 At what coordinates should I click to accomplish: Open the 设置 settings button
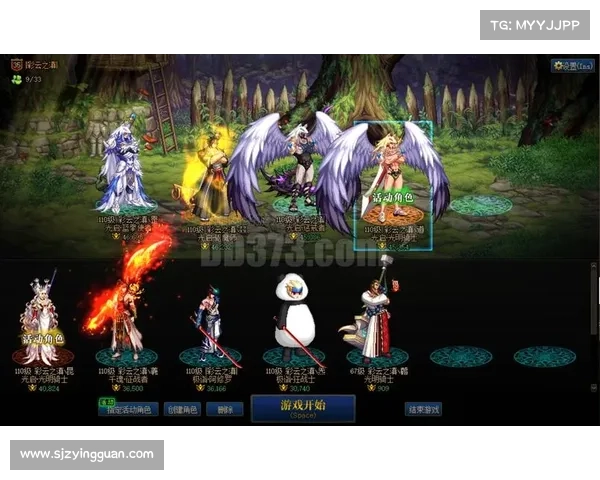pos(573,66)
